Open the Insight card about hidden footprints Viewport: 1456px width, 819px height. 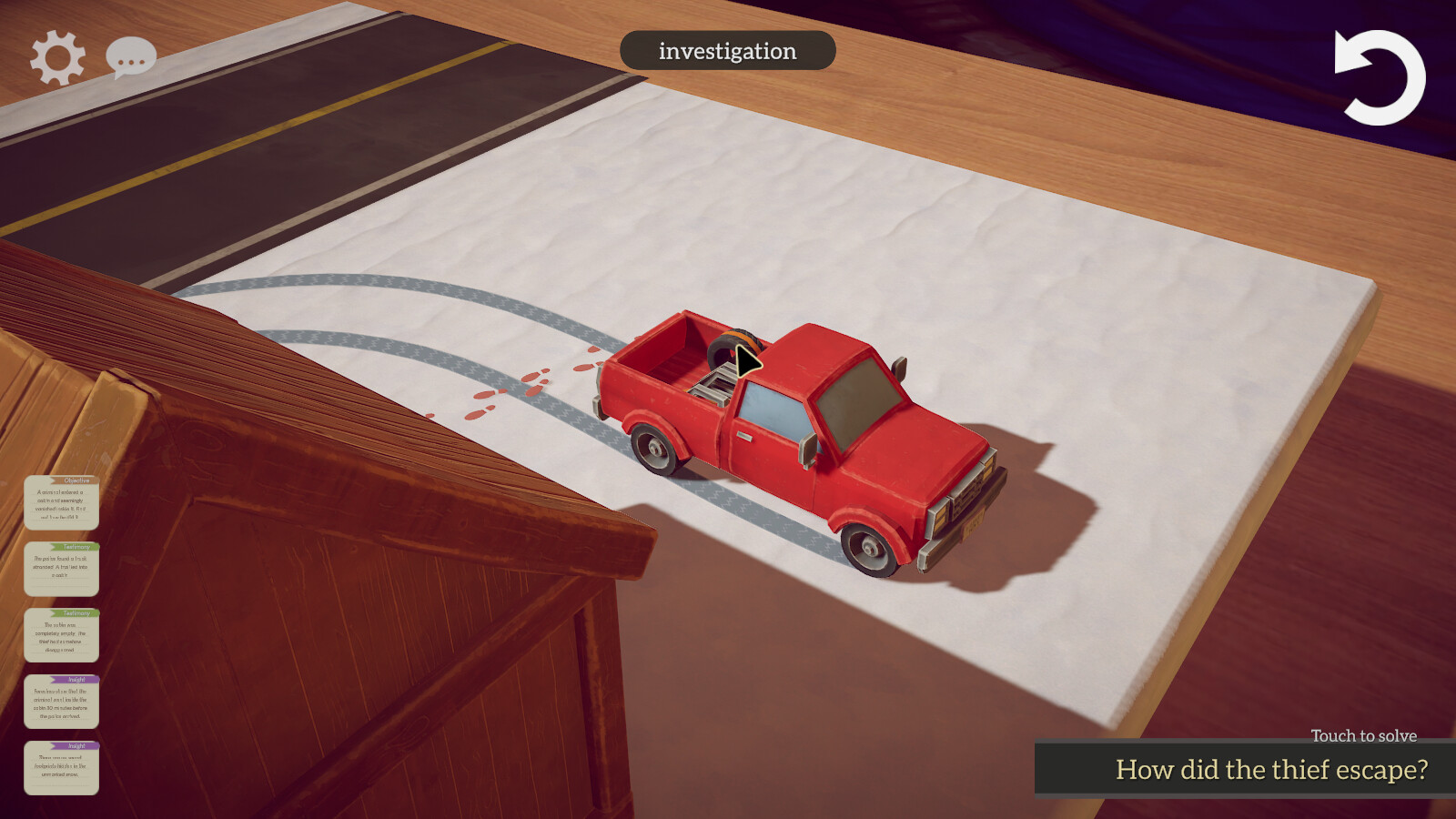[x=62, y=764]
